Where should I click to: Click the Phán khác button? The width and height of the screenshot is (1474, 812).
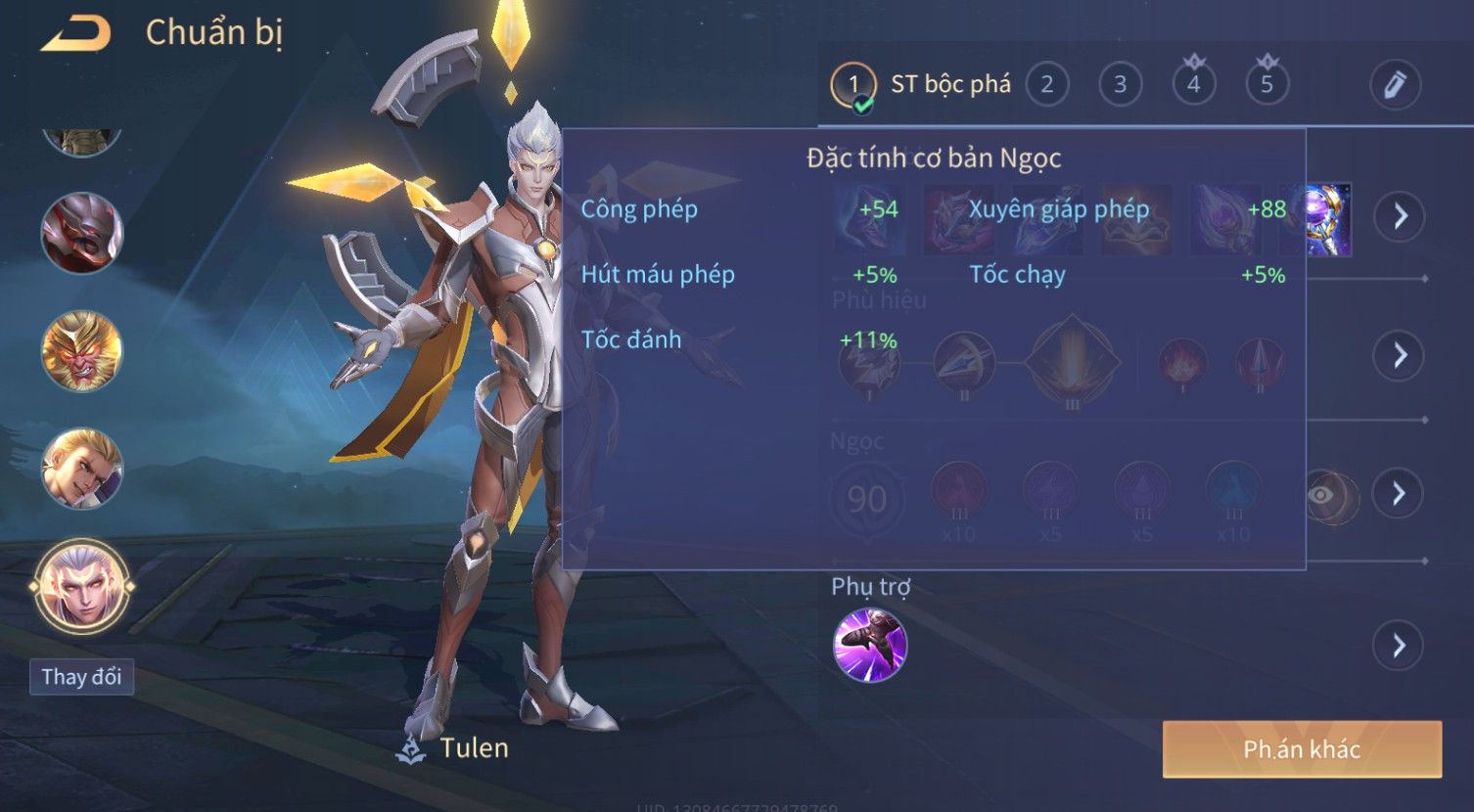[x=1302, y=749]
